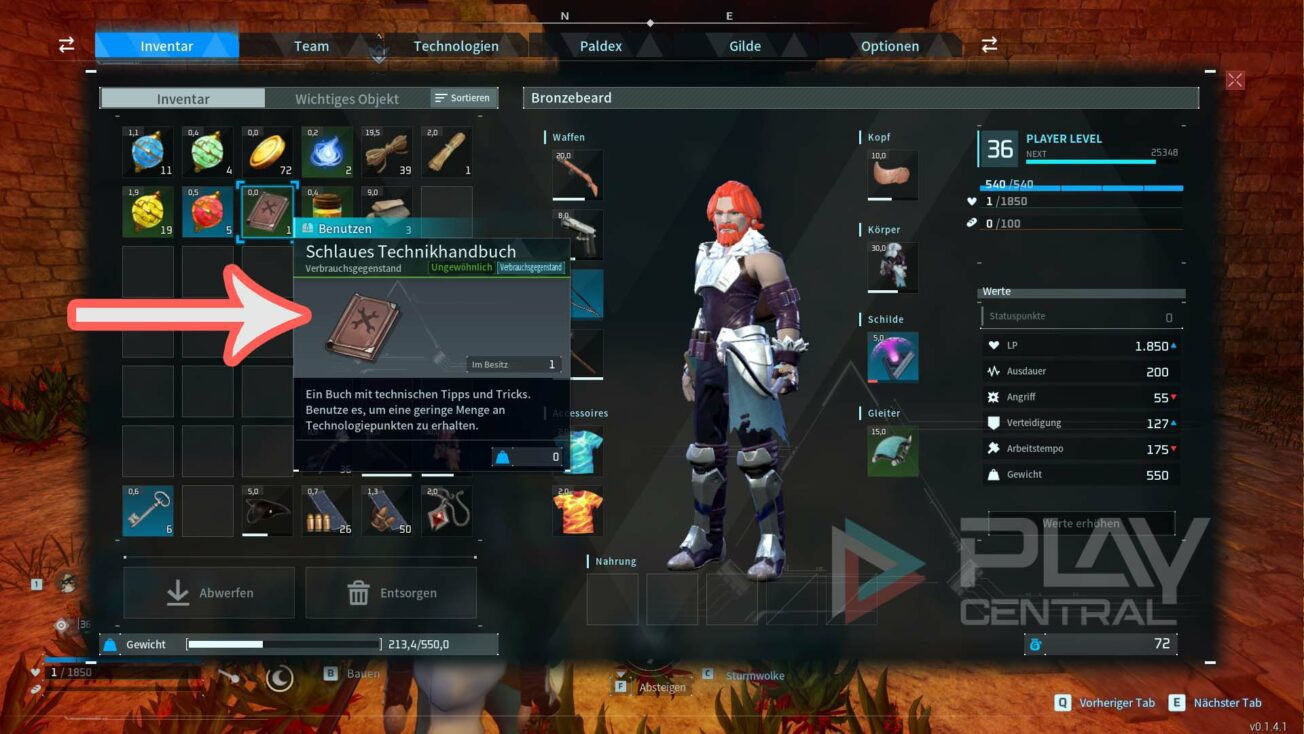Choose the red pendant accessory in inventory
Image resolution: width=1304 pixels, height=734 pixels.
point(447,511)
